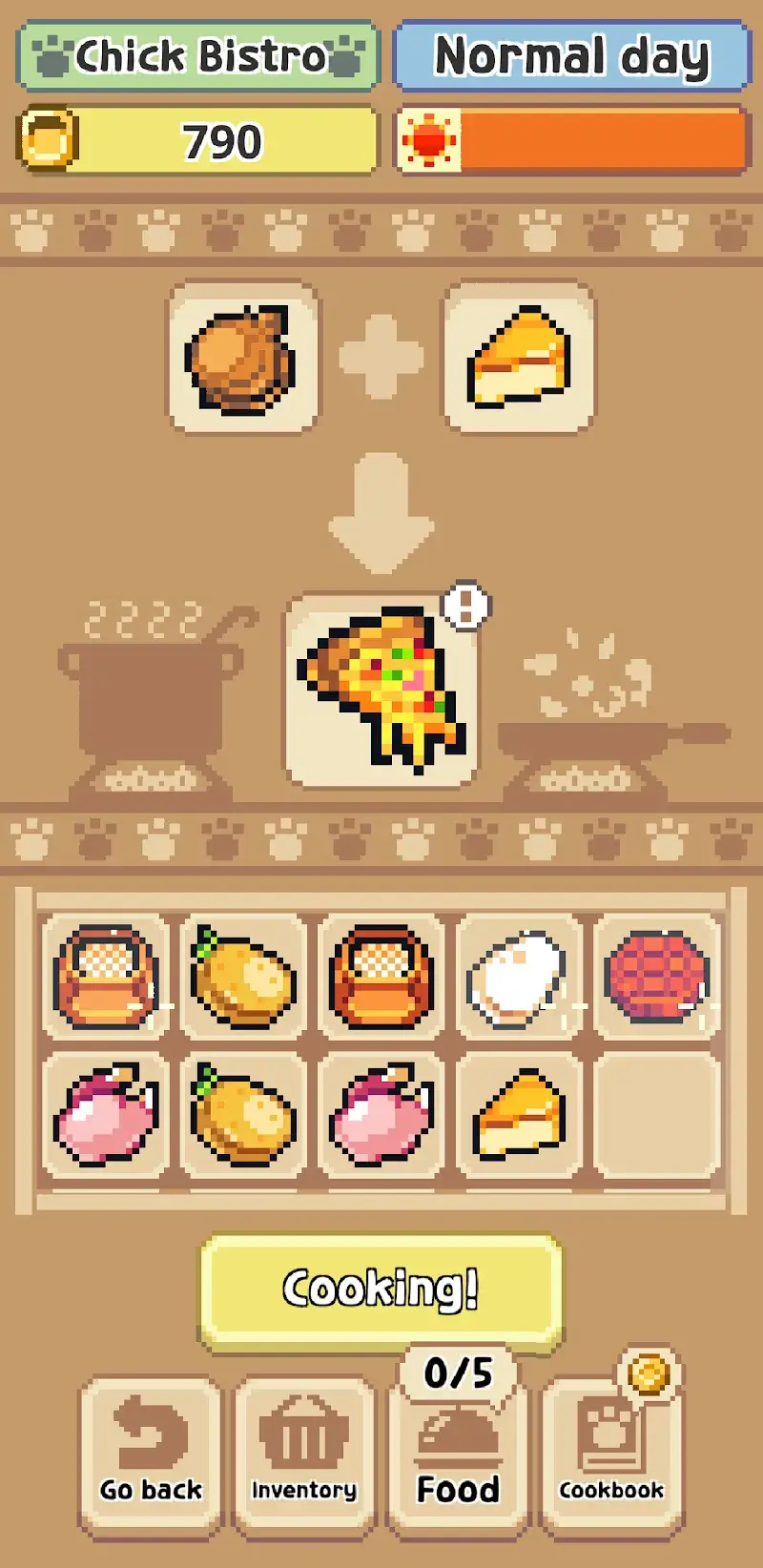Viewport: 763px width, 1568px height.
Task: Tap the exclamation badge on the pizza
Action: click(x=466, y=606)
